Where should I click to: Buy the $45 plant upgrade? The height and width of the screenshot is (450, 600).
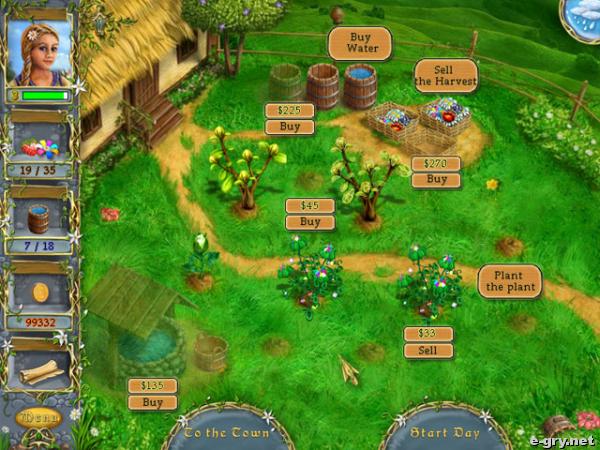310,222
